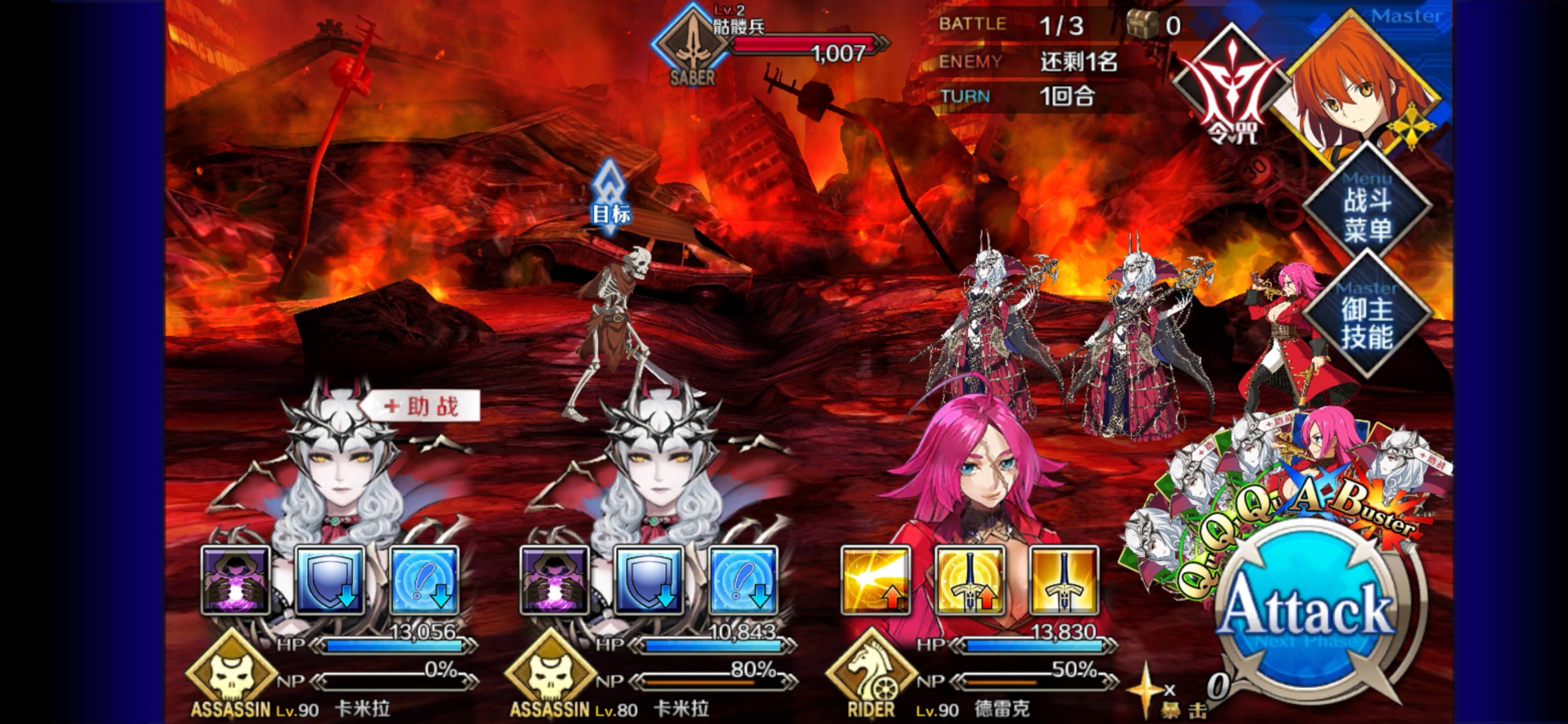Use Drake's glowing sword skill with red arrow
The width and height of the screenshot is (1568, 724).
(970, 580)
